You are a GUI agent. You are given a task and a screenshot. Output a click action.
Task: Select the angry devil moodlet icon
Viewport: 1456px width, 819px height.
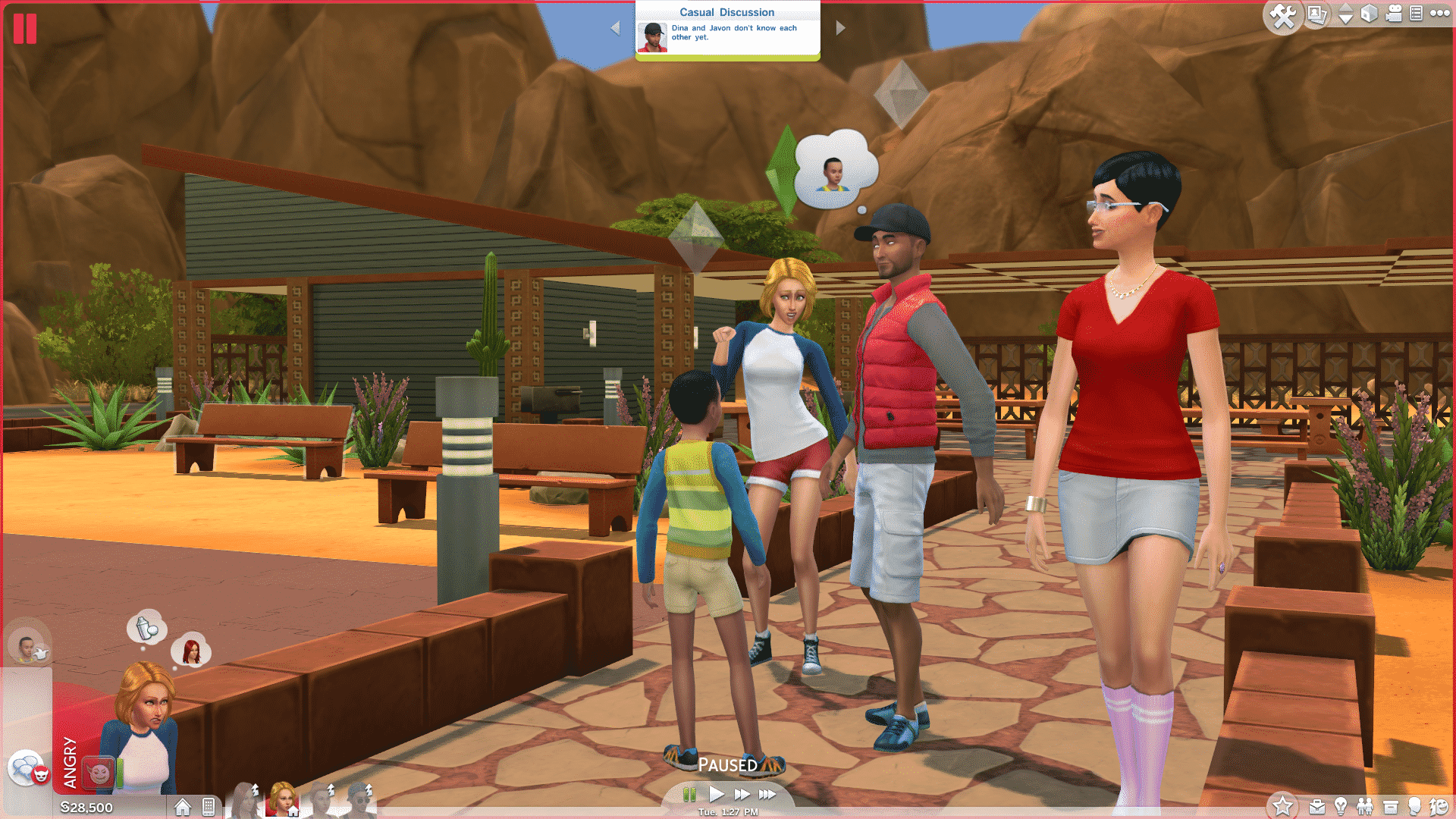pyautogui.click(x=99, y=773)
